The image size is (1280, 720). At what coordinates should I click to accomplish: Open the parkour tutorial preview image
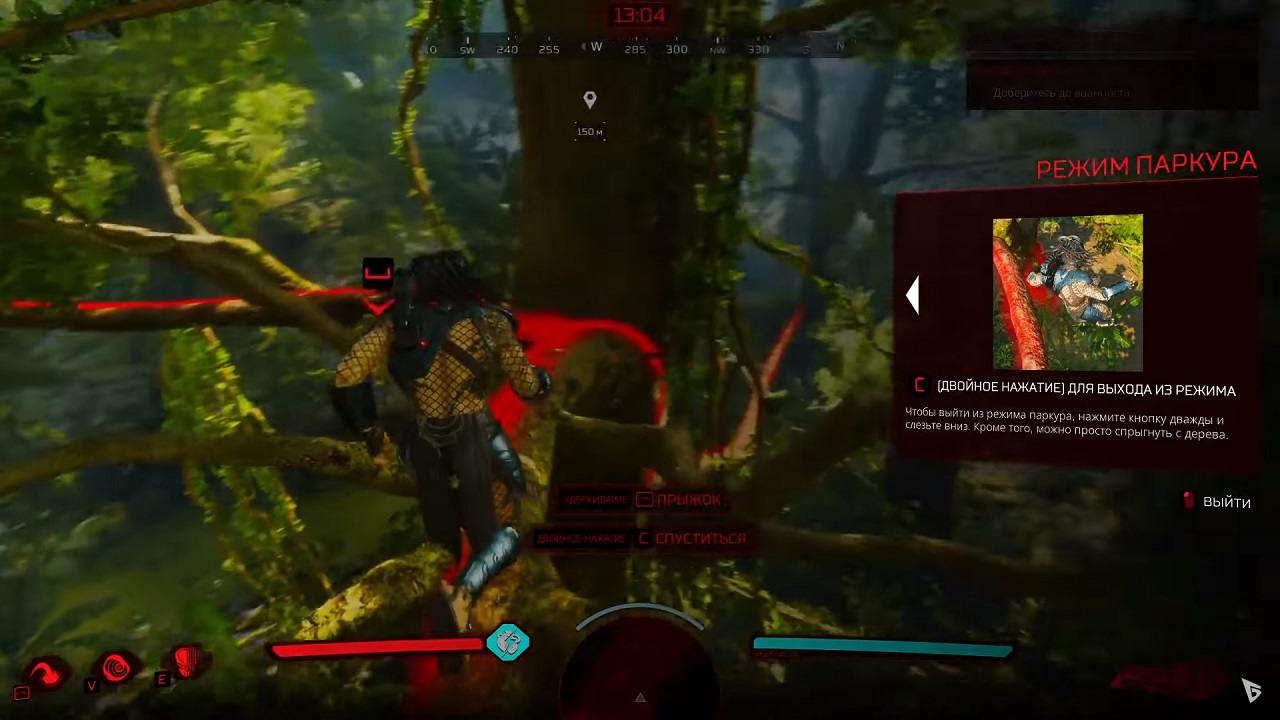tap(1067, 292)
